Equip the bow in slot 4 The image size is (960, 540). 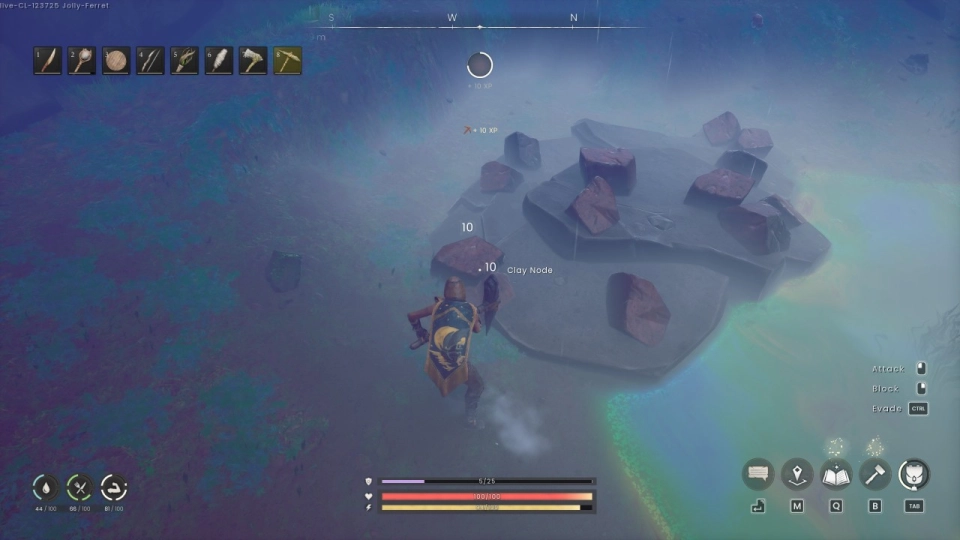click(x=150, y=61)
